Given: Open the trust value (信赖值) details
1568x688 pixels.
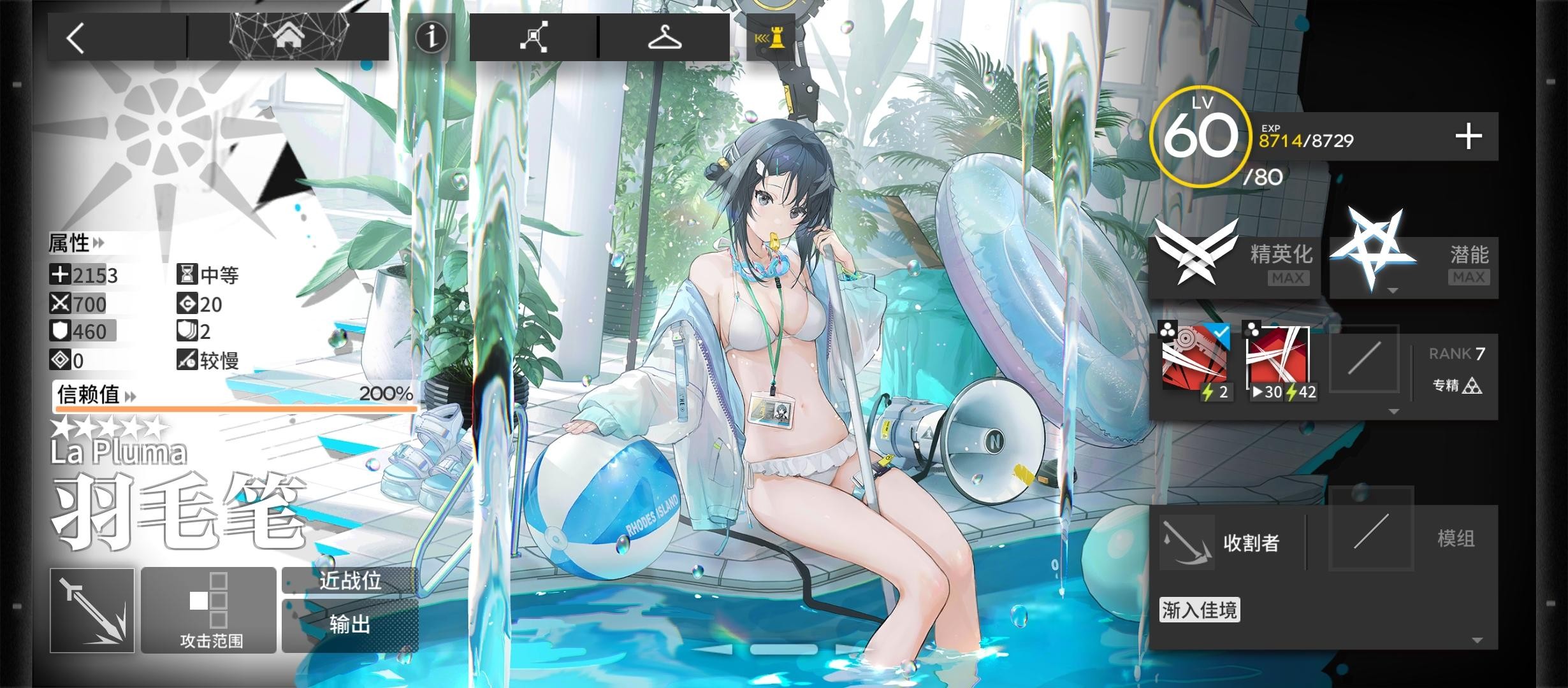Looking at the screenshot, I should click(x=97, y=395).
